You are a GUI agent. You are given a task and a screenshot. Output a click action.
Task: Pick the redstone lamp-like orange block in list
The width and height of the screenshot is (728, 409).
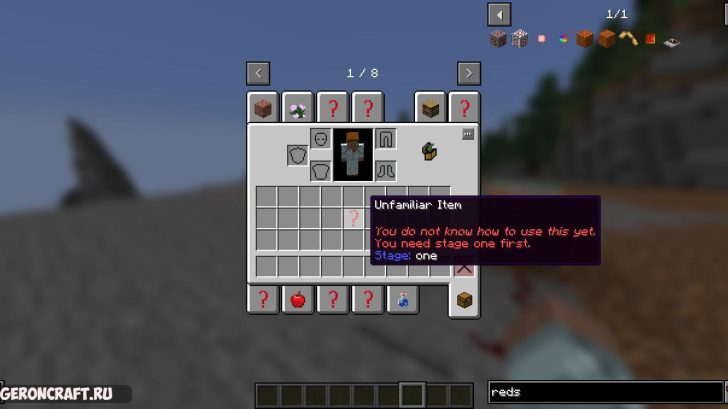pyautogui.click(x=585, y=39)
